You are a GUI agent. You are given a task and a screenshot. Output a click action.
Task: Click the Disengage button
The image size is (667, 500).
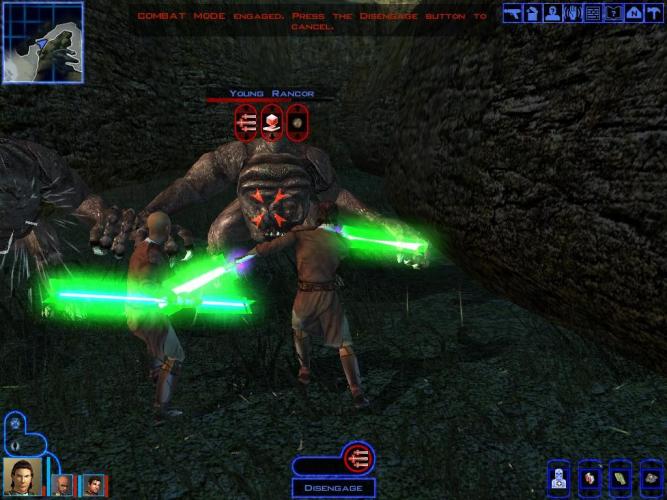tap(334, 488)
